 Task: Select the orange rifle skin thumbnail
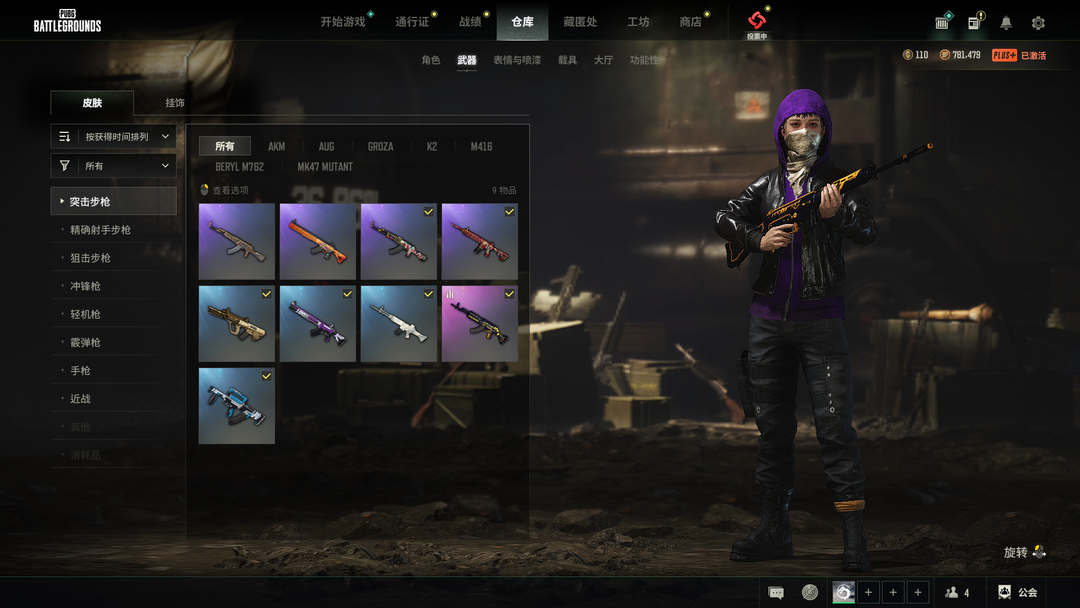[318, 242]
